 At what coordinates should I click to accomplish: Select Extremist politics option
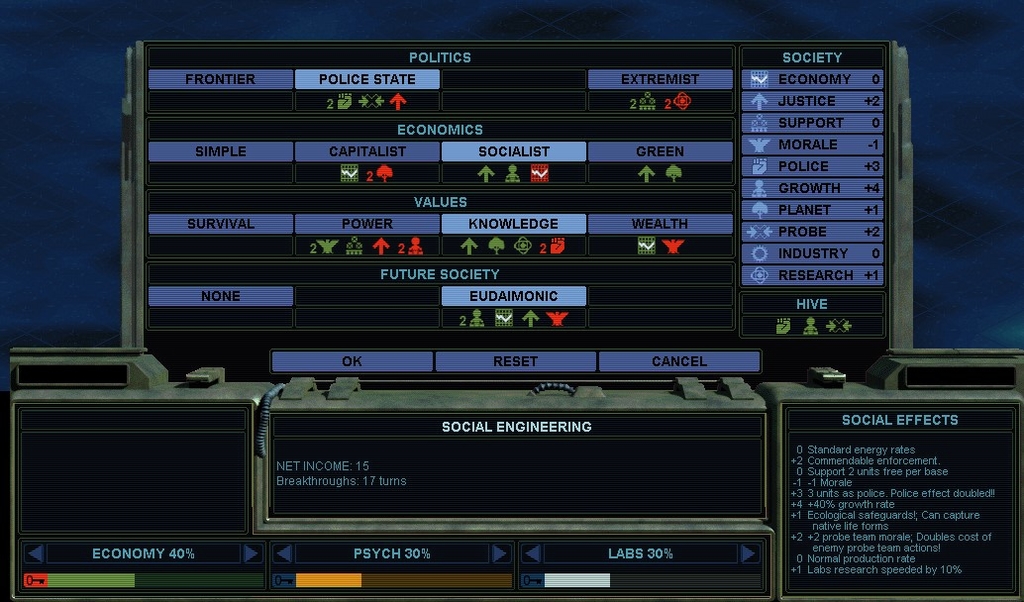[660, 79]
